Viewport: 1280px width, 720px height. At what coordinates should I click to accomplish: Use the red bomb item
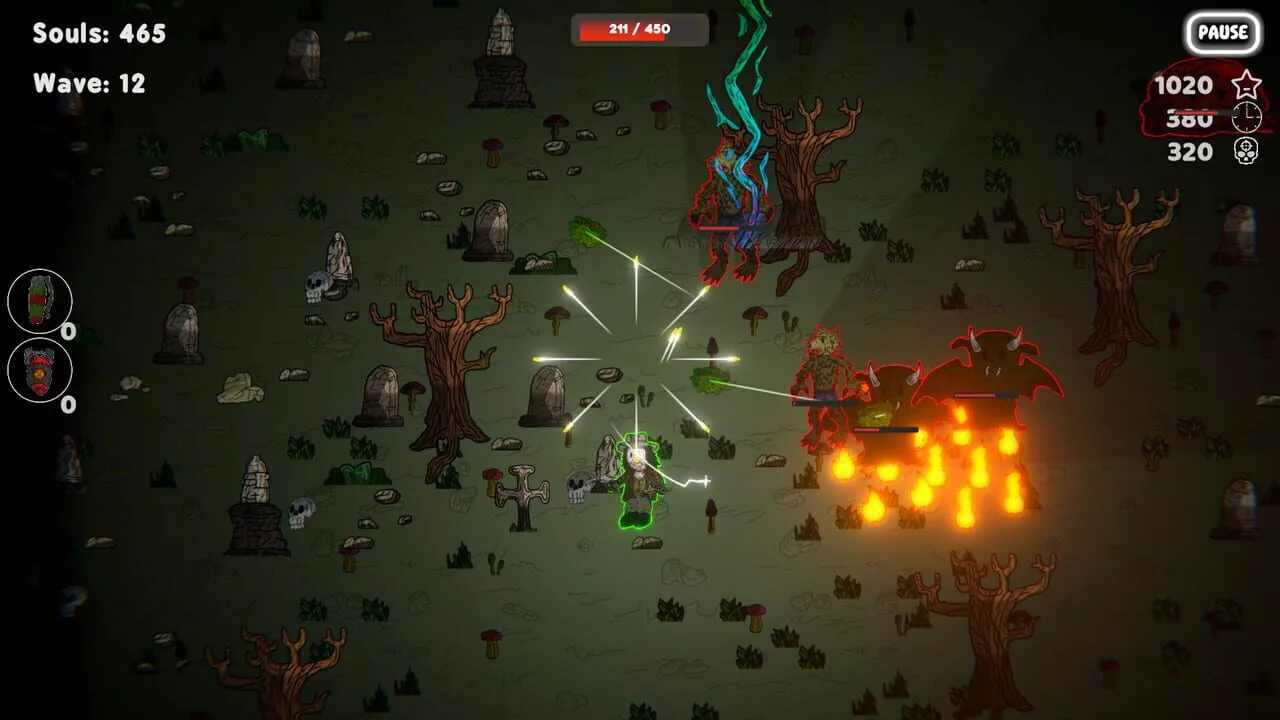pos(39,371)
